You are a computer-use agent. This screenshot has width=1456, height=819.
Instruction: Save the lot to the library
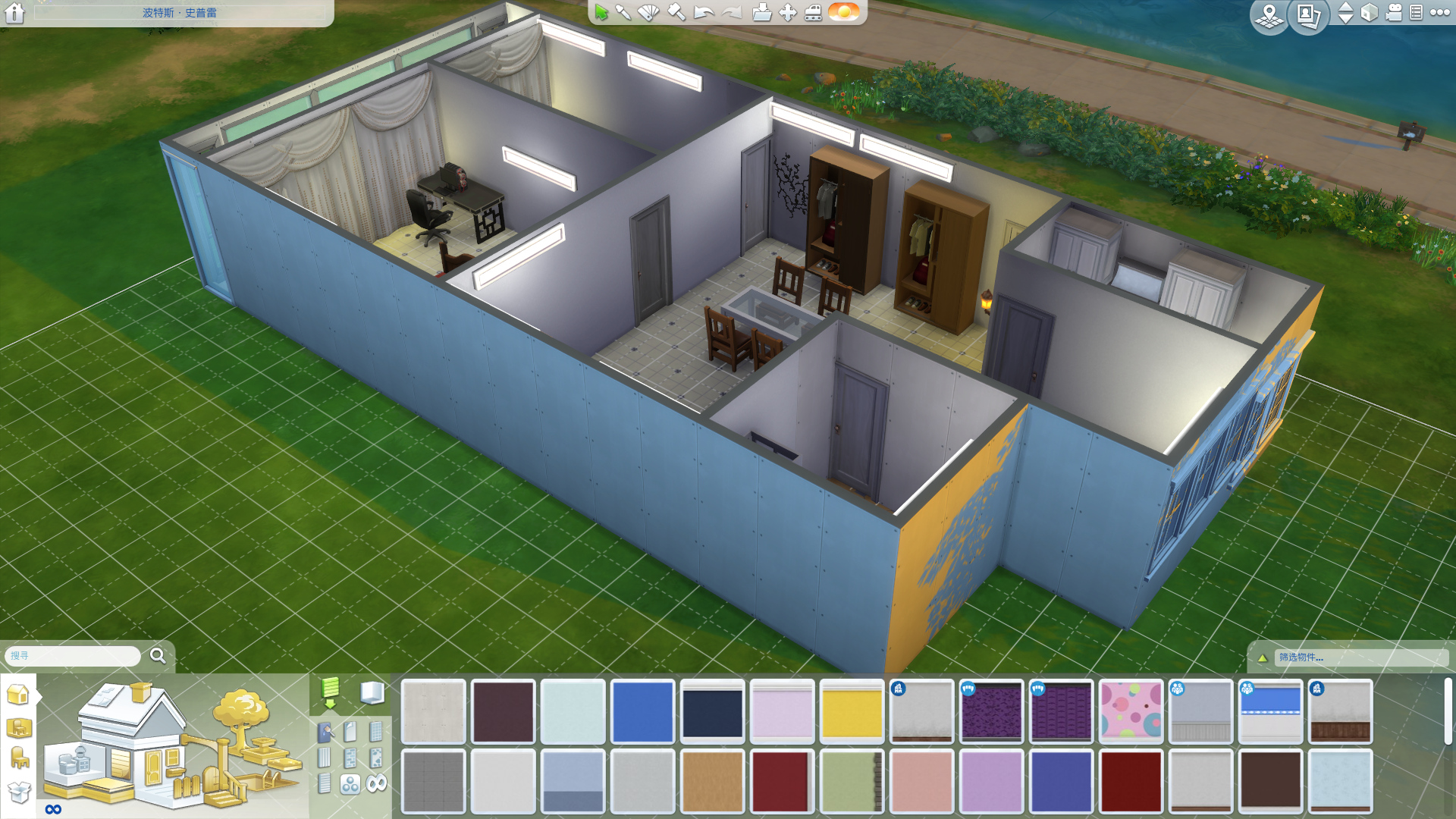click(x=761, y=12)
